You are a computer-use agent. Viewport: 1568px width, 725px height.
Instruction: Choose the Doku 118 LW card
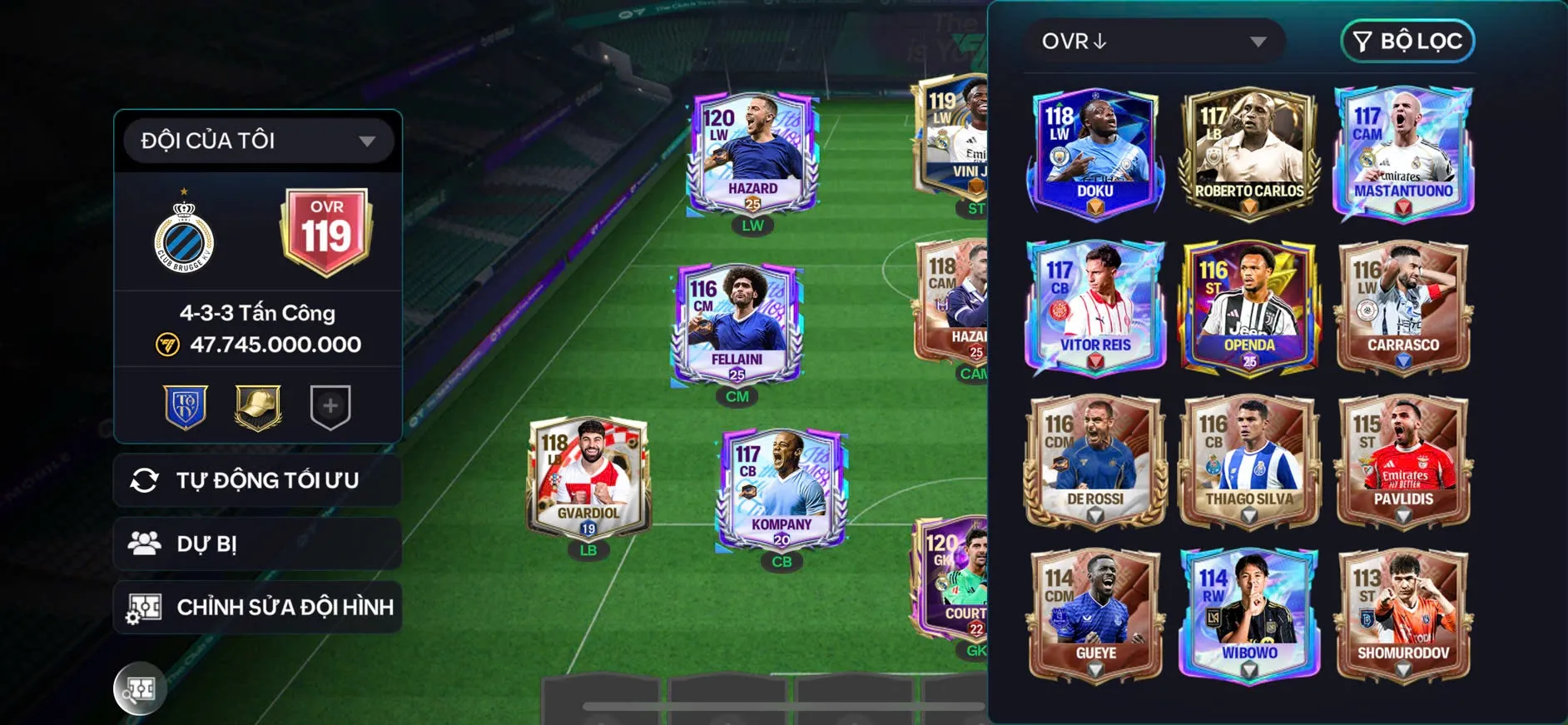pyautogui.click(x=1094, y=153)
